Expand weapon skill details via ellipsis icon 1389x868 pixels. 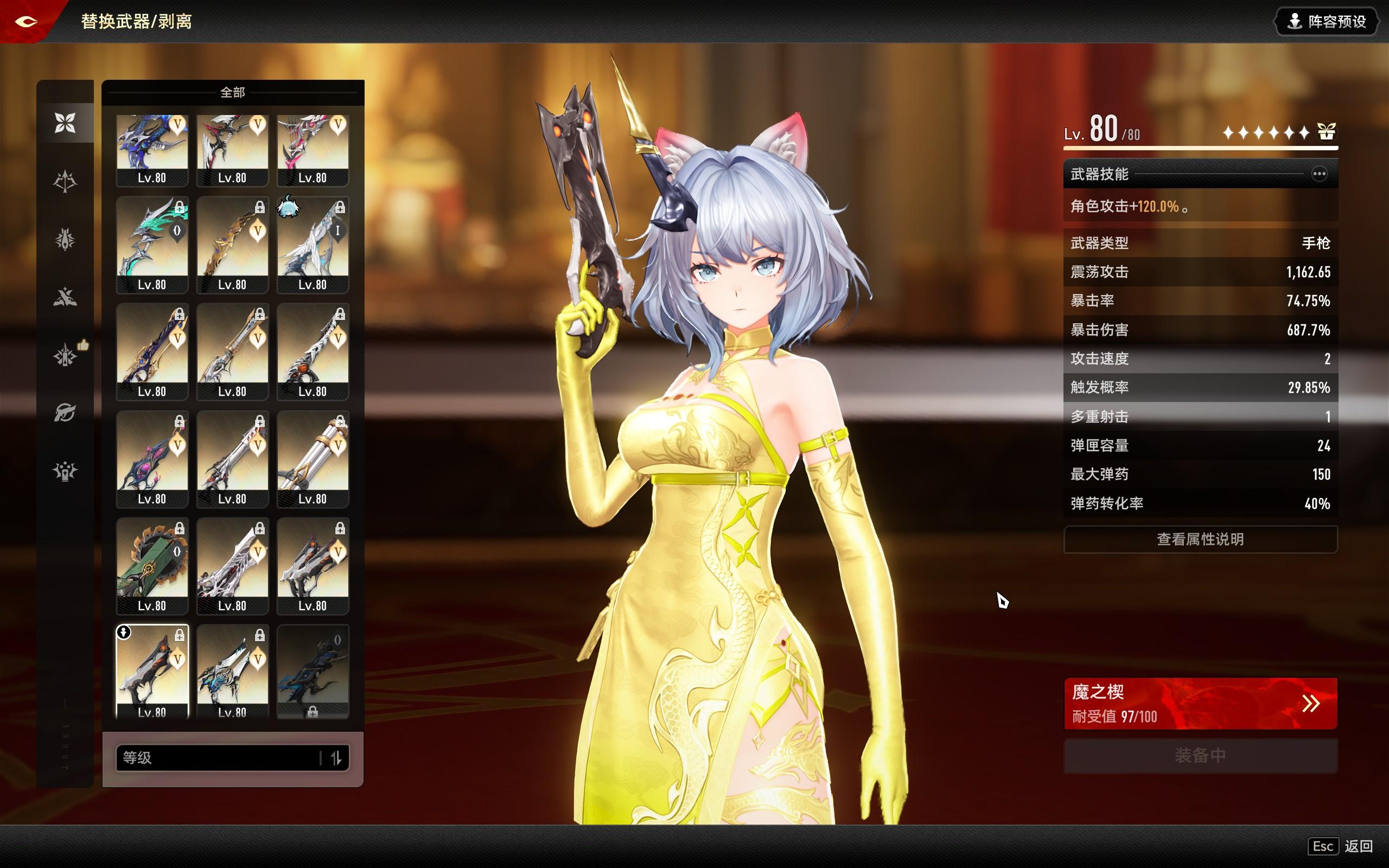pyautogui.click(x=1319, y=174)
